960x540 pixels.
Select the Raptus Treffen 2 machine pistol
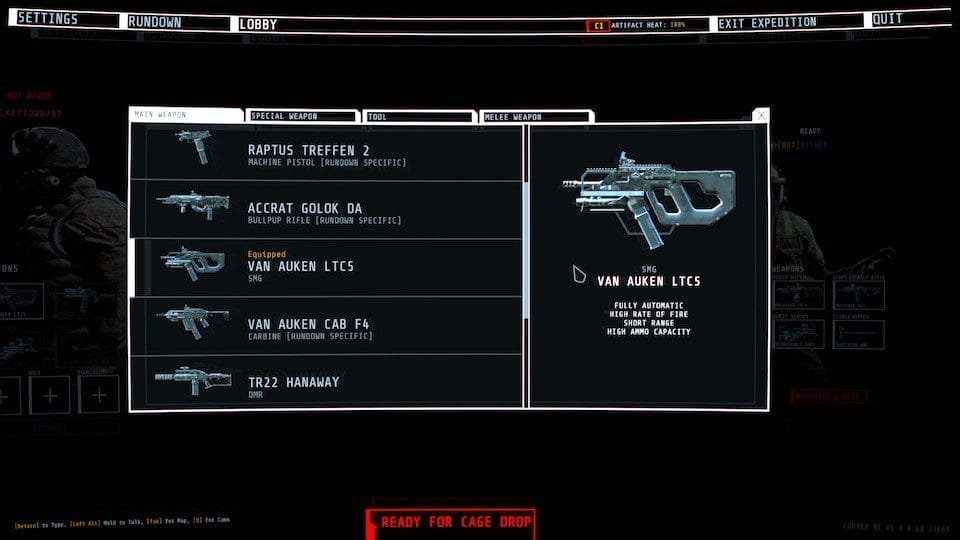(x=326, y=153)
